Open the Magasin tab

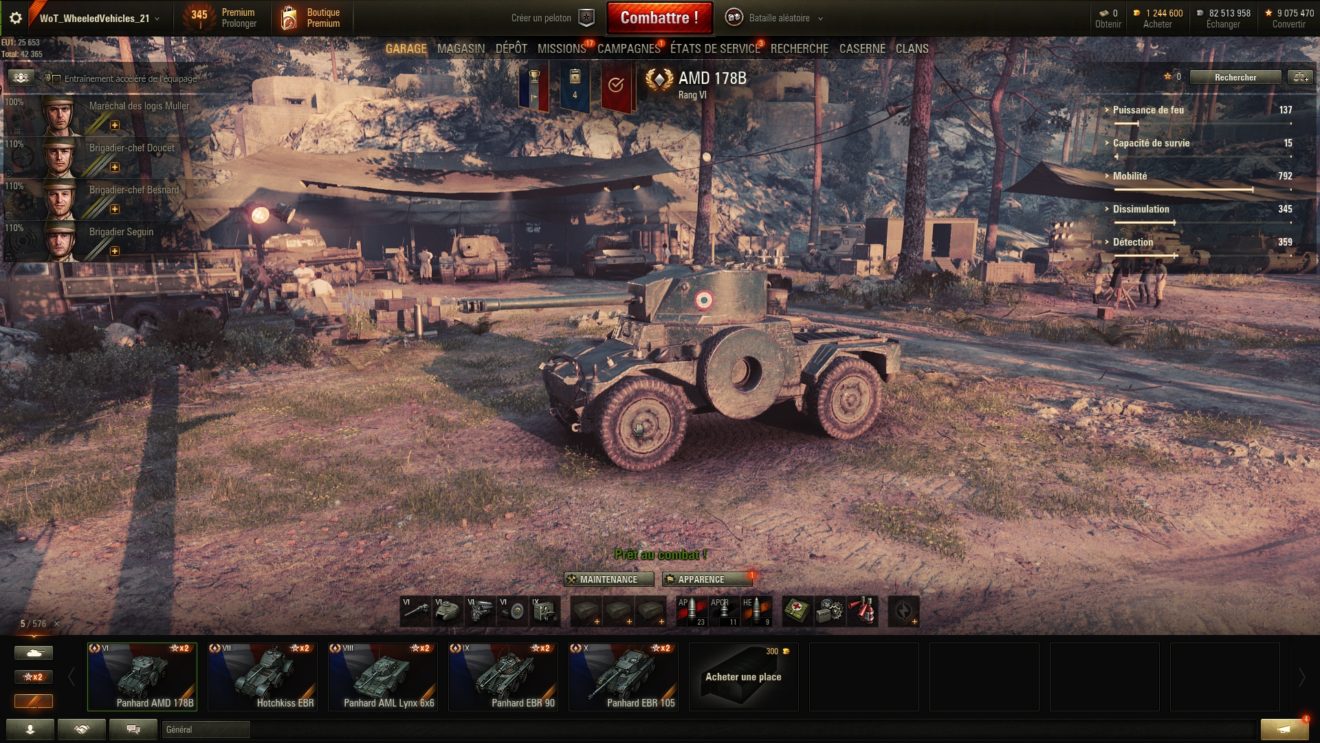pos(461,48)
